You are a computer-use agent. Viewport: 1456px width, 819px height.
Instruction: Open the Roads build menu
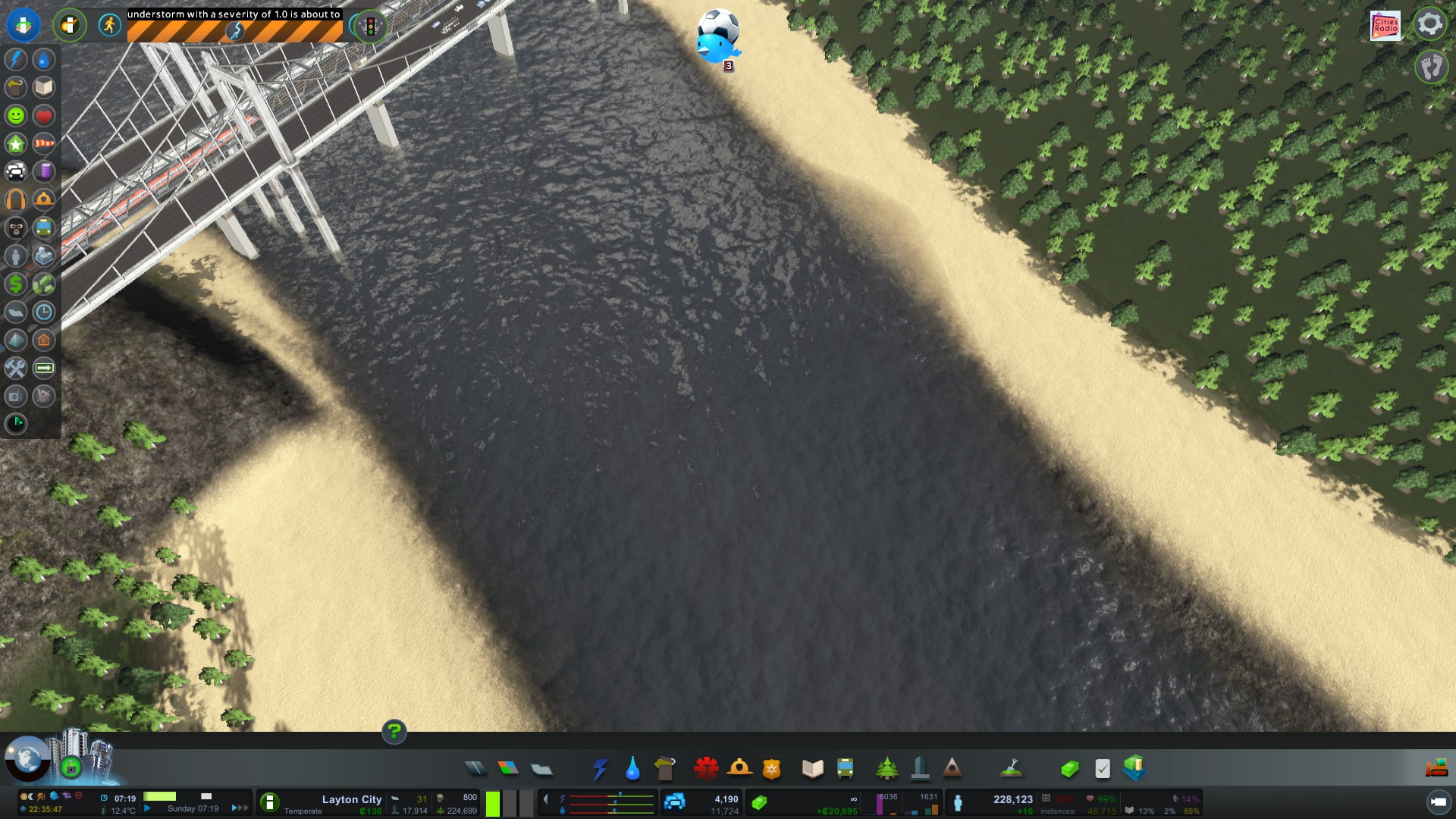(475, 769)
